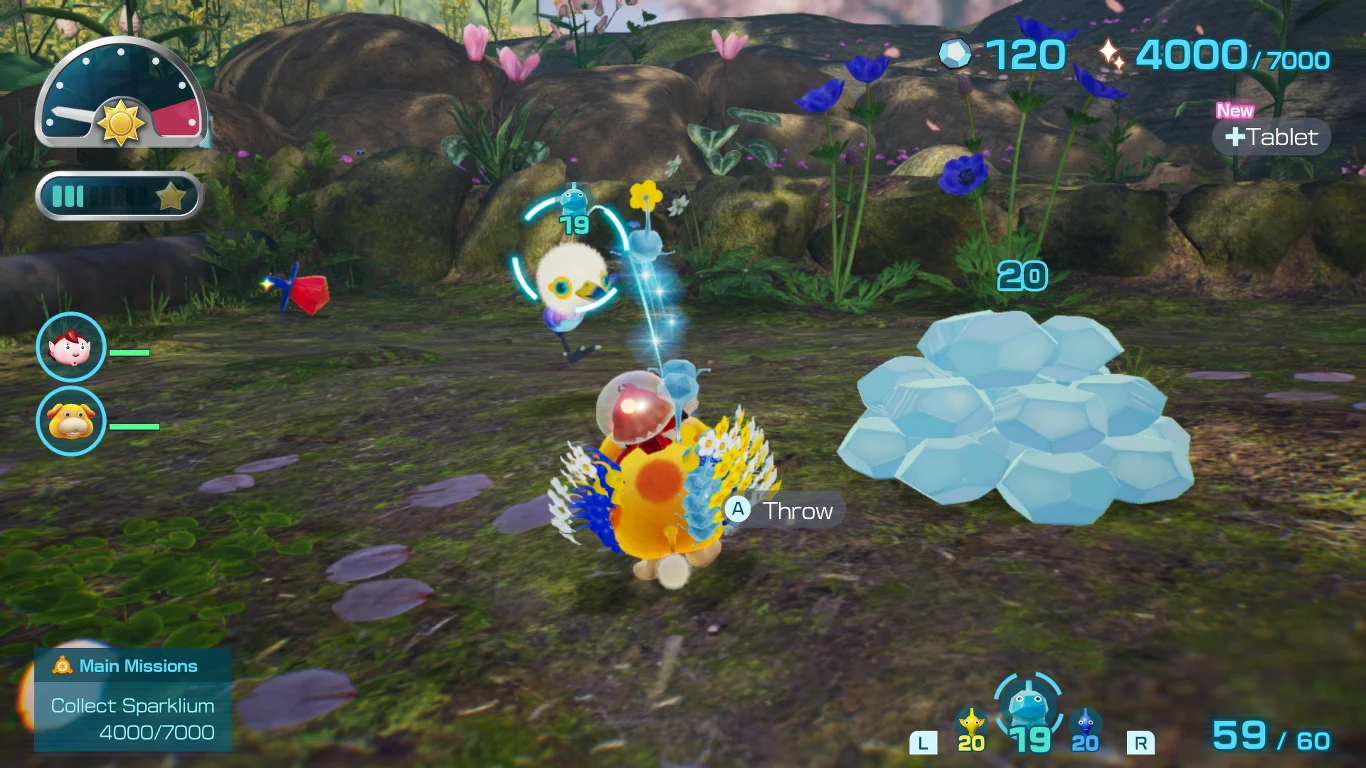Image resolution: width=1366 pixels, height=768 pixels.
Task: Click the raw material gem counter icon
Action: pos(956,55)
